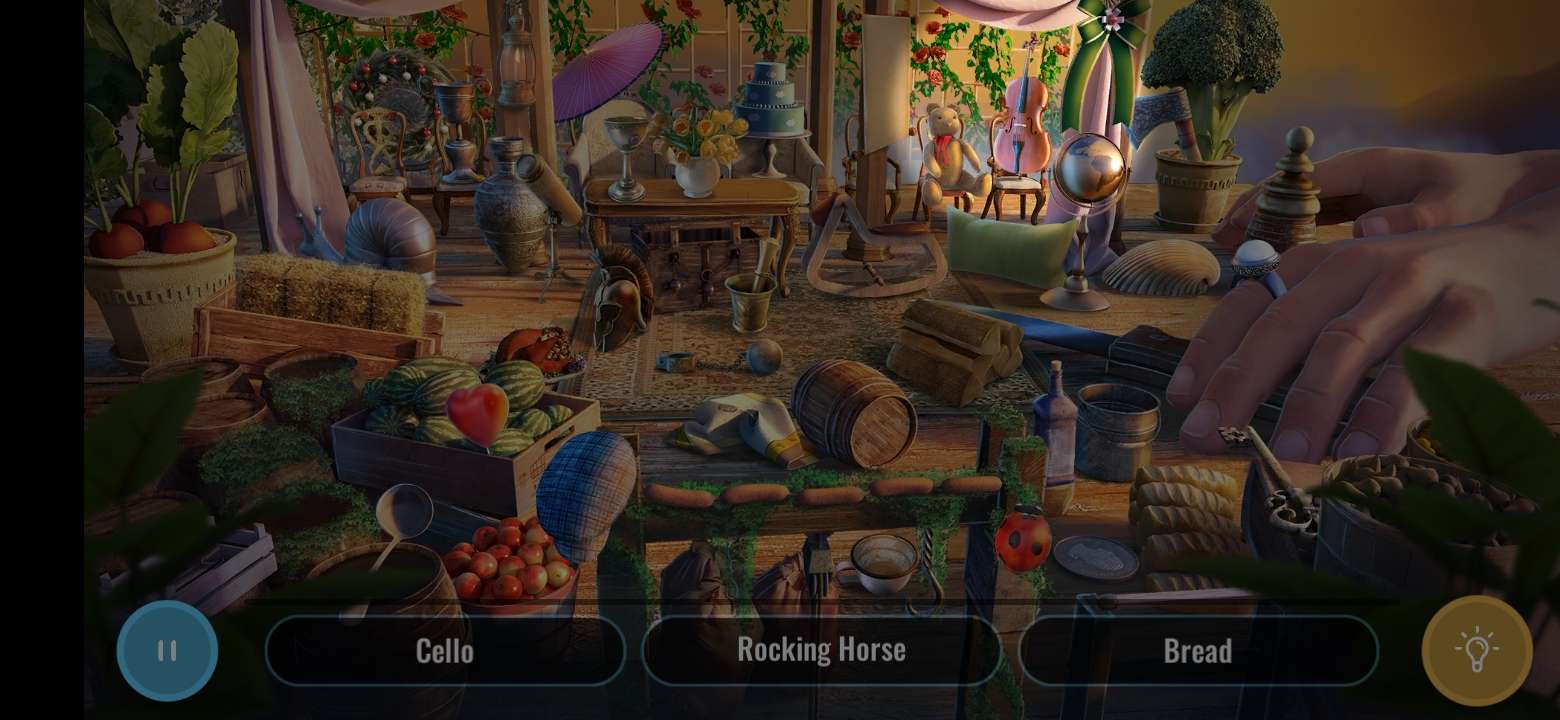Pause the game session
This screenshot has height=720, width=1560.
tap(167, 651)
